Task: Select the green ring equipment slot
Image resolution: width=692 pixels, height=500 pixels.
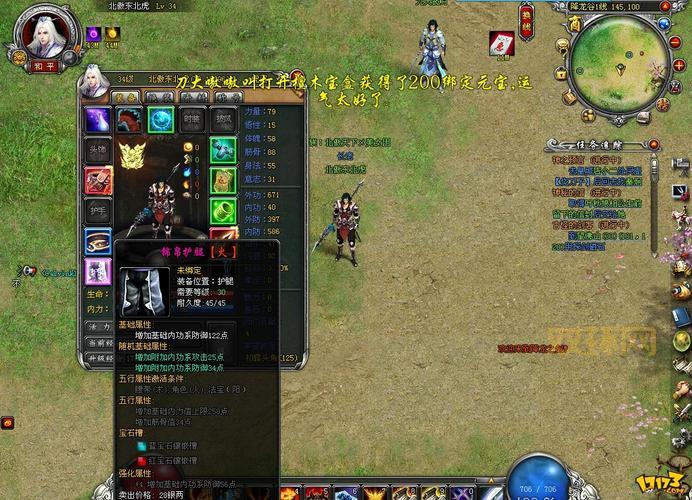Action: 223,151
